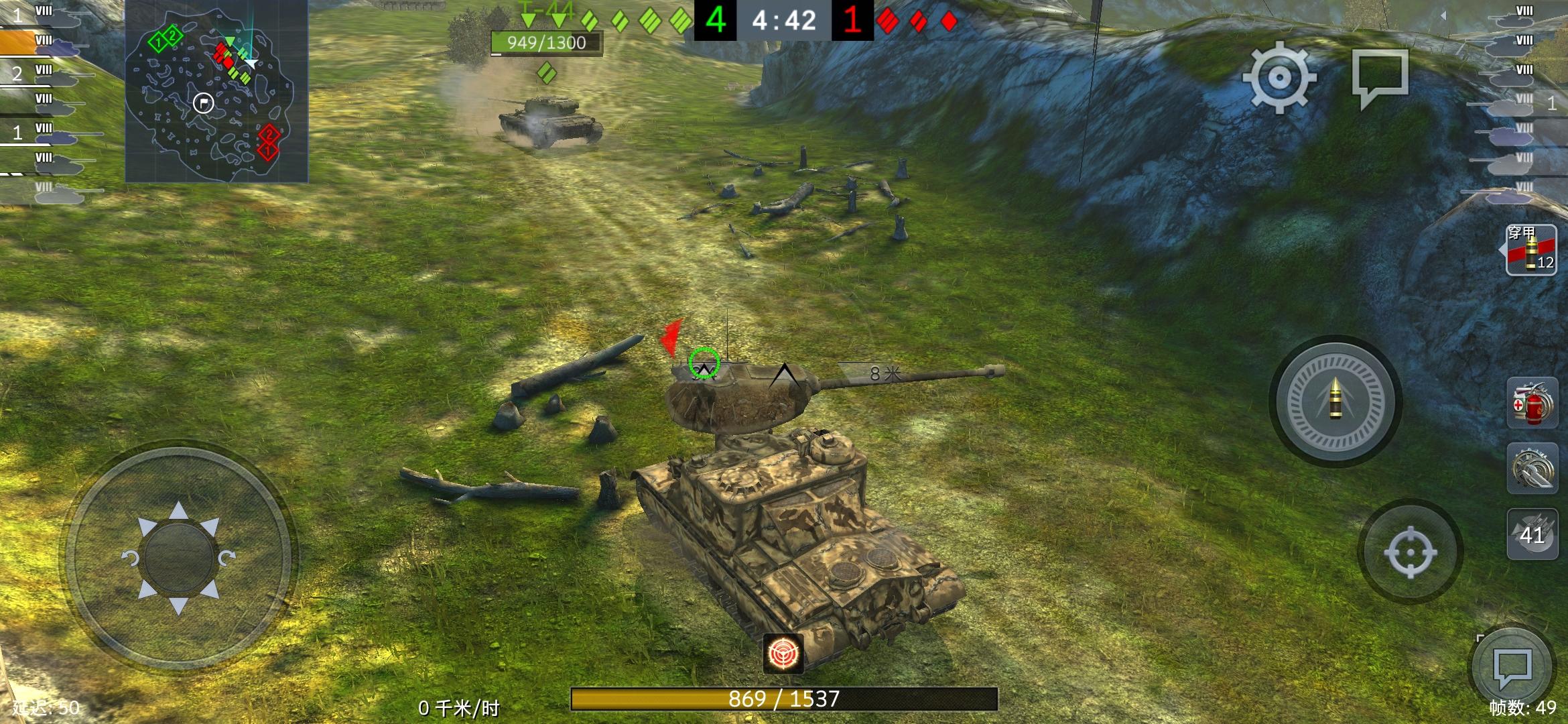Viewport: 1568px width, 724px height.
Task: Open the battle settings gear icon
Action: pos(1279,78)
